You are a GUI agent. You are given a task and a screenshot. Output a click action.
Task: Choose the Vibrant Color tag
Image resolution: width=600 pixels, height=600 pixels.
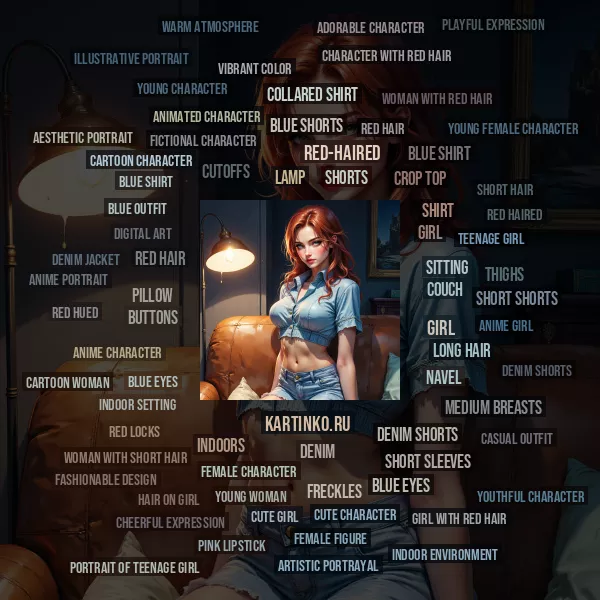(x=255, y=69)
